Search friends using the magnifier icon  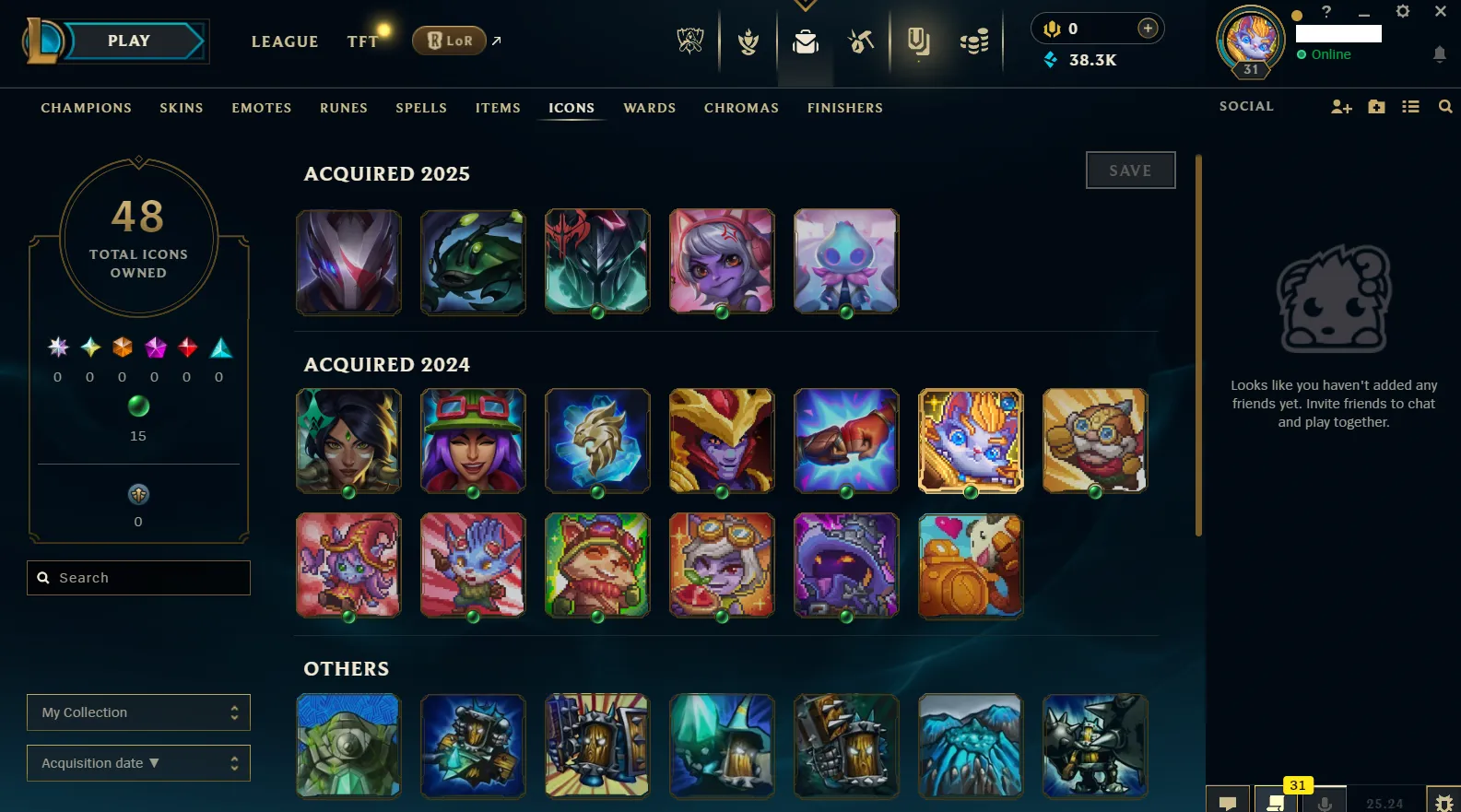[1444, 106]
